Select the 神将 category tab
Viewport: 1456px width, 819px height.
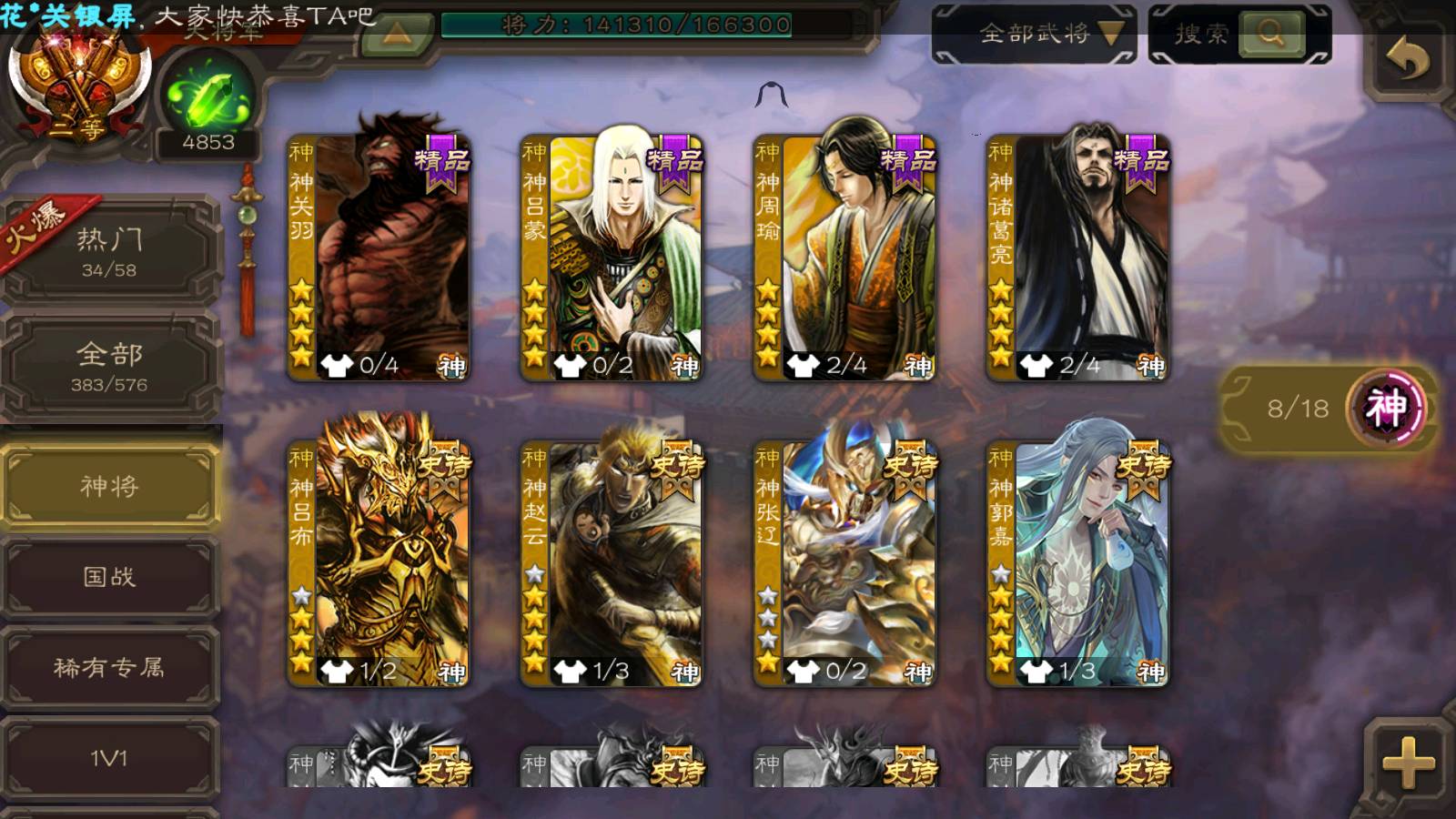pos(109,487)
